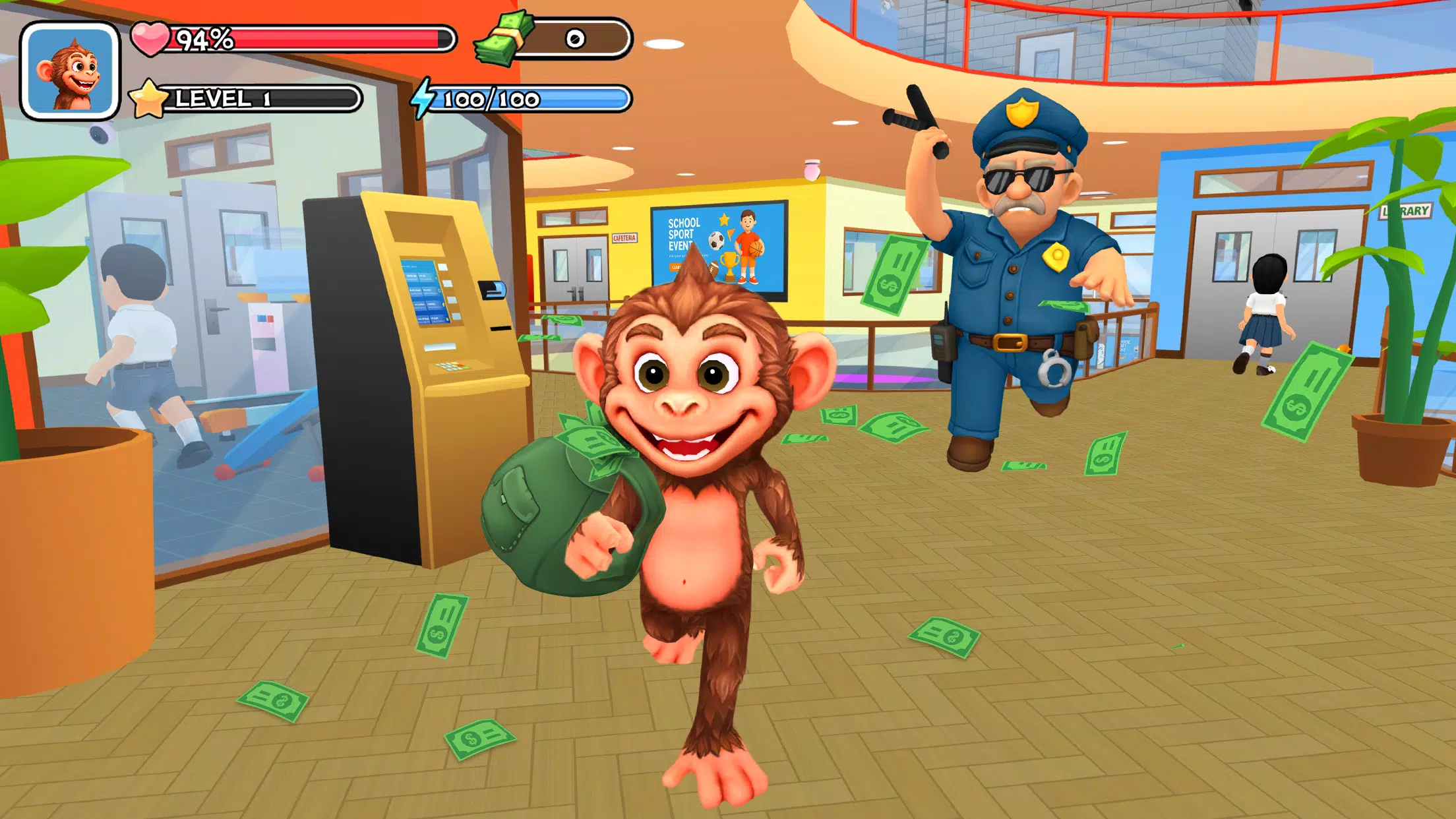The image size is (1456, 819).
Task: Click the money counter showing zero
Action: 576,39
